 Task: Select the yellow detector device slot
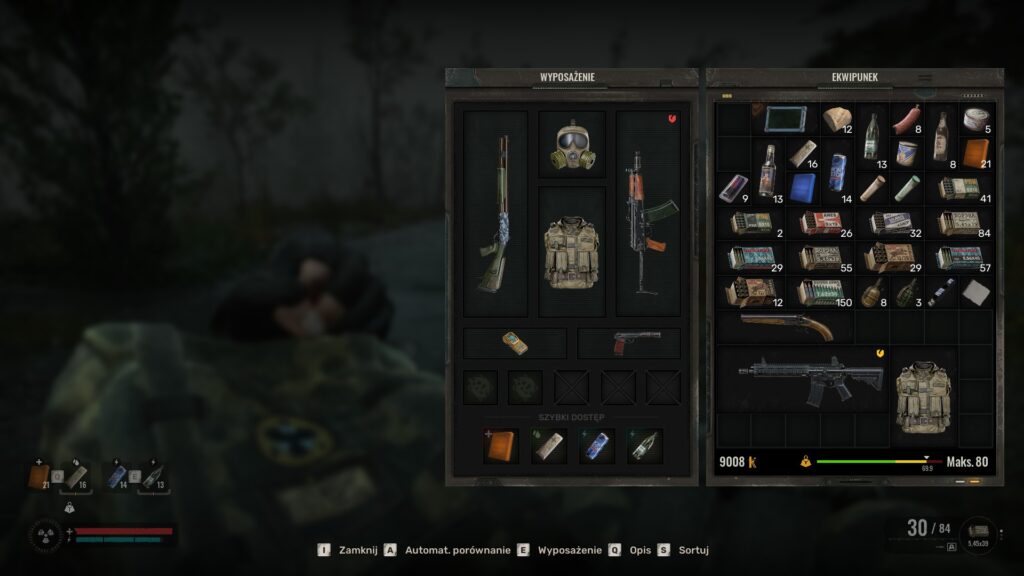click(x=514, y=342)
